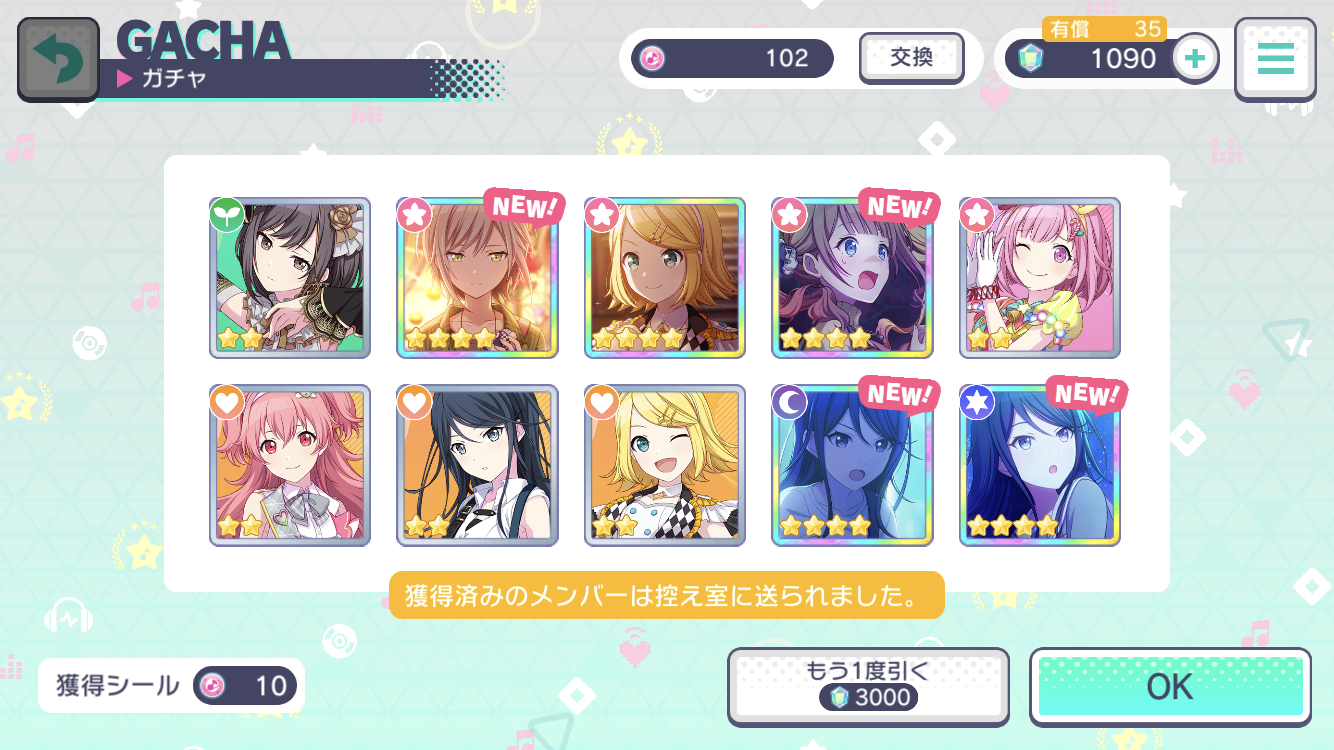This screenshot has width=1334, height=750.
Task: View the two-star pink twin-tail card
Action: pyautogui.click(x=290, y=465)
